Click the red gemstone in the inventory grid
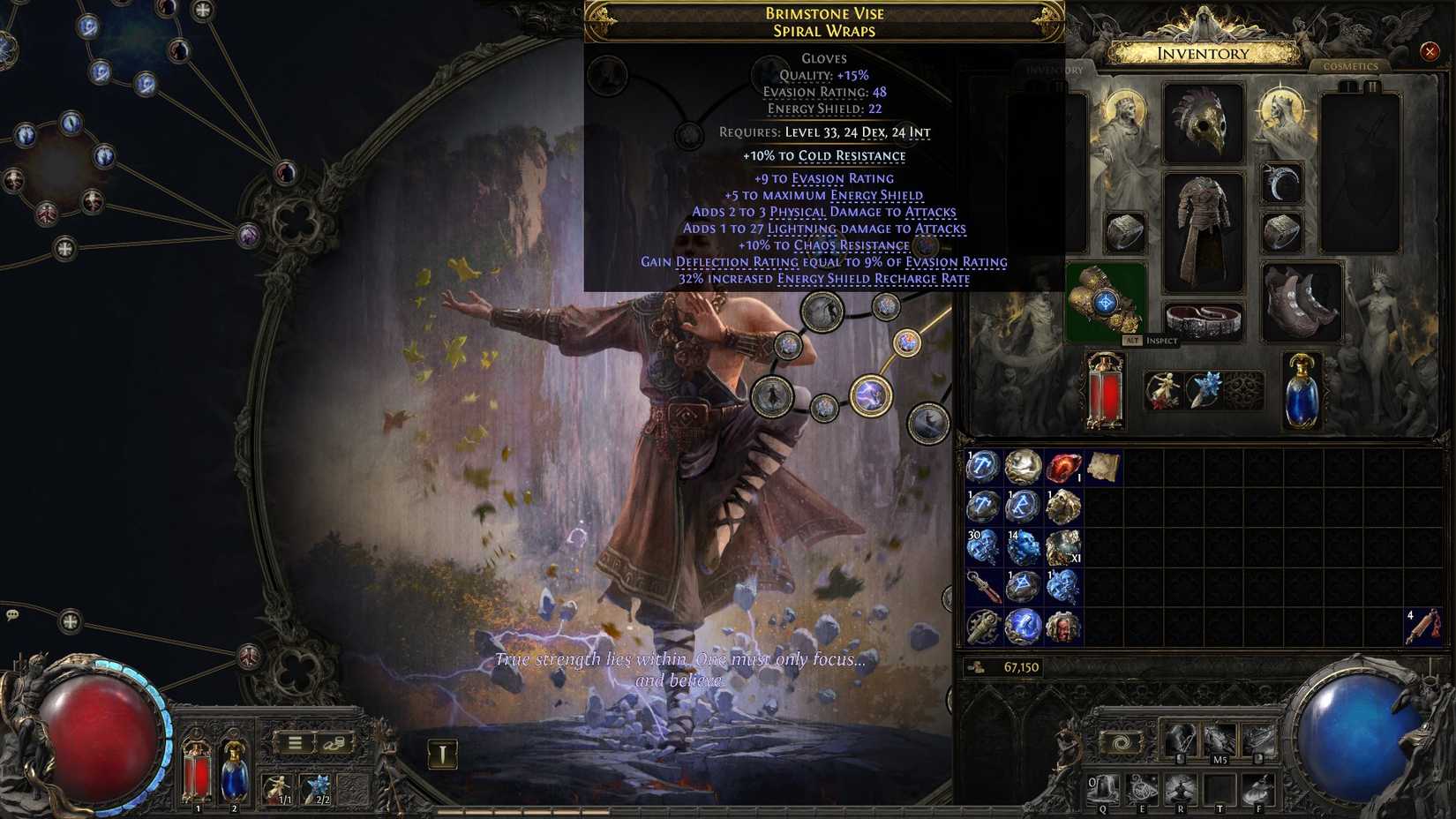Image resolution: width=1456 pixels, height=819 pixels. click(x=1061, y=468)
